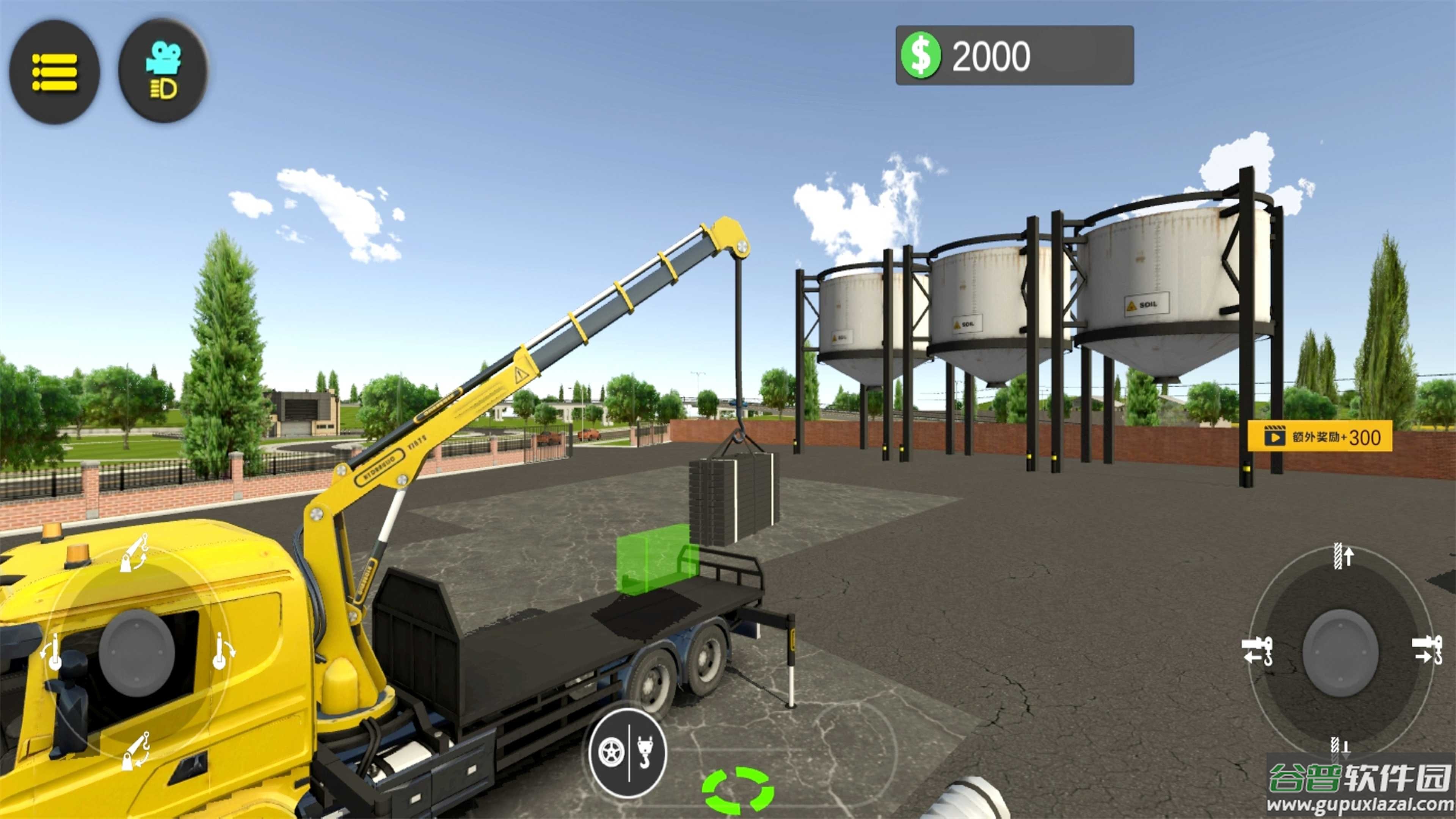This screenshot has height=819, width=1456.
Task: Tap the swing crane left icon
Action: tap(53, 653)
